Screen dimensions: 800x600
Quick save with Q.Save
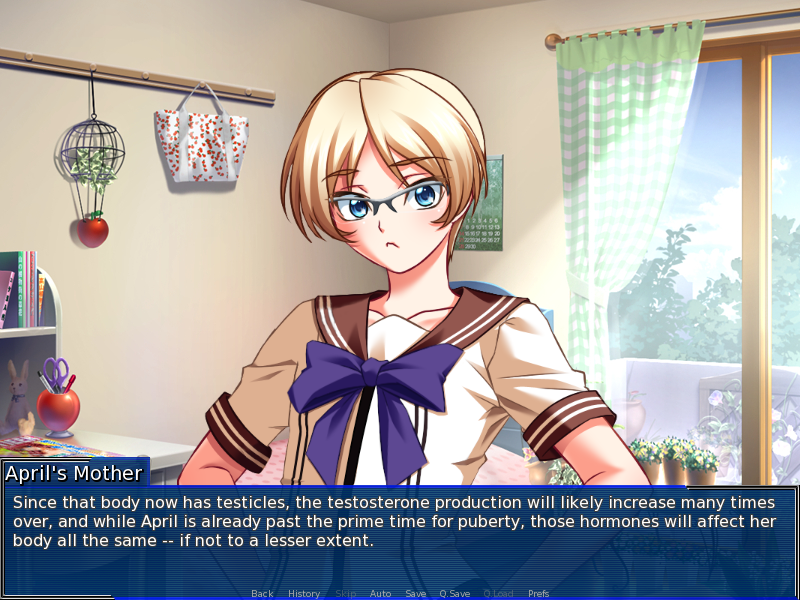[455, 593]
